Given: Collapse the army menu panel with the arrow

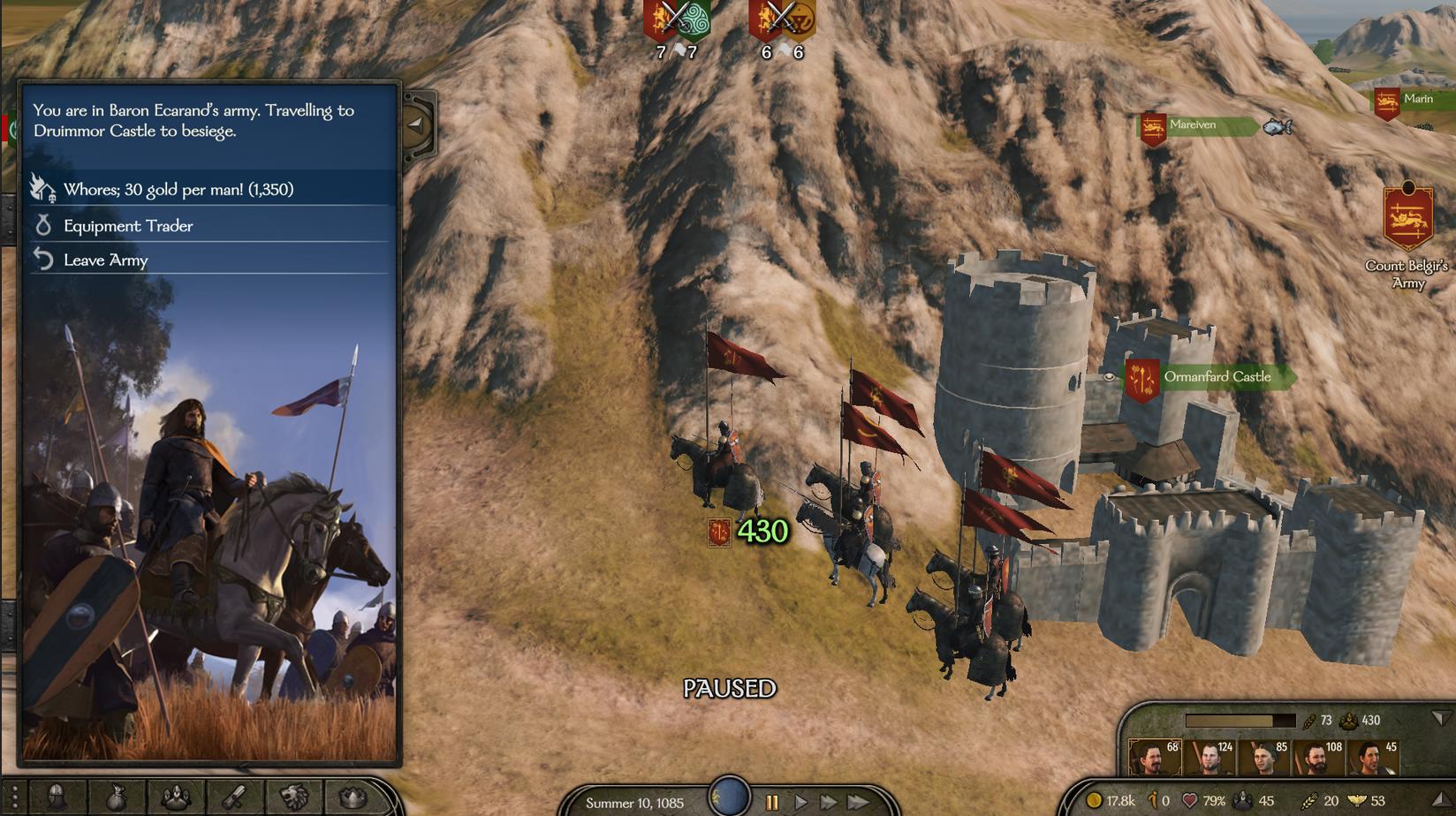Looking at the screenshot, I should click(415, 125).
